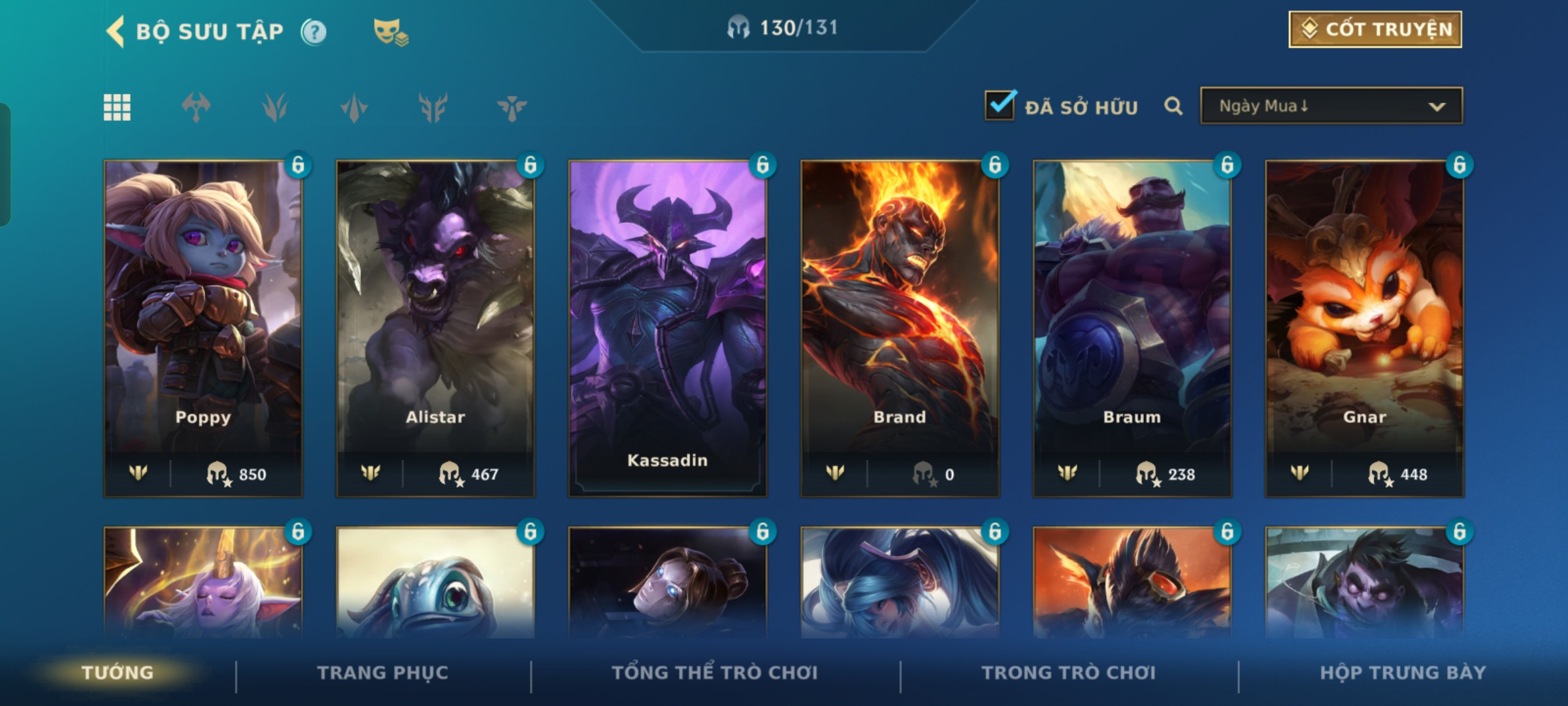This screenshot has width=1568, height=706.
Task: Open the Ngày Mua sort dropdown
Action: click(x=1331, y=106)
